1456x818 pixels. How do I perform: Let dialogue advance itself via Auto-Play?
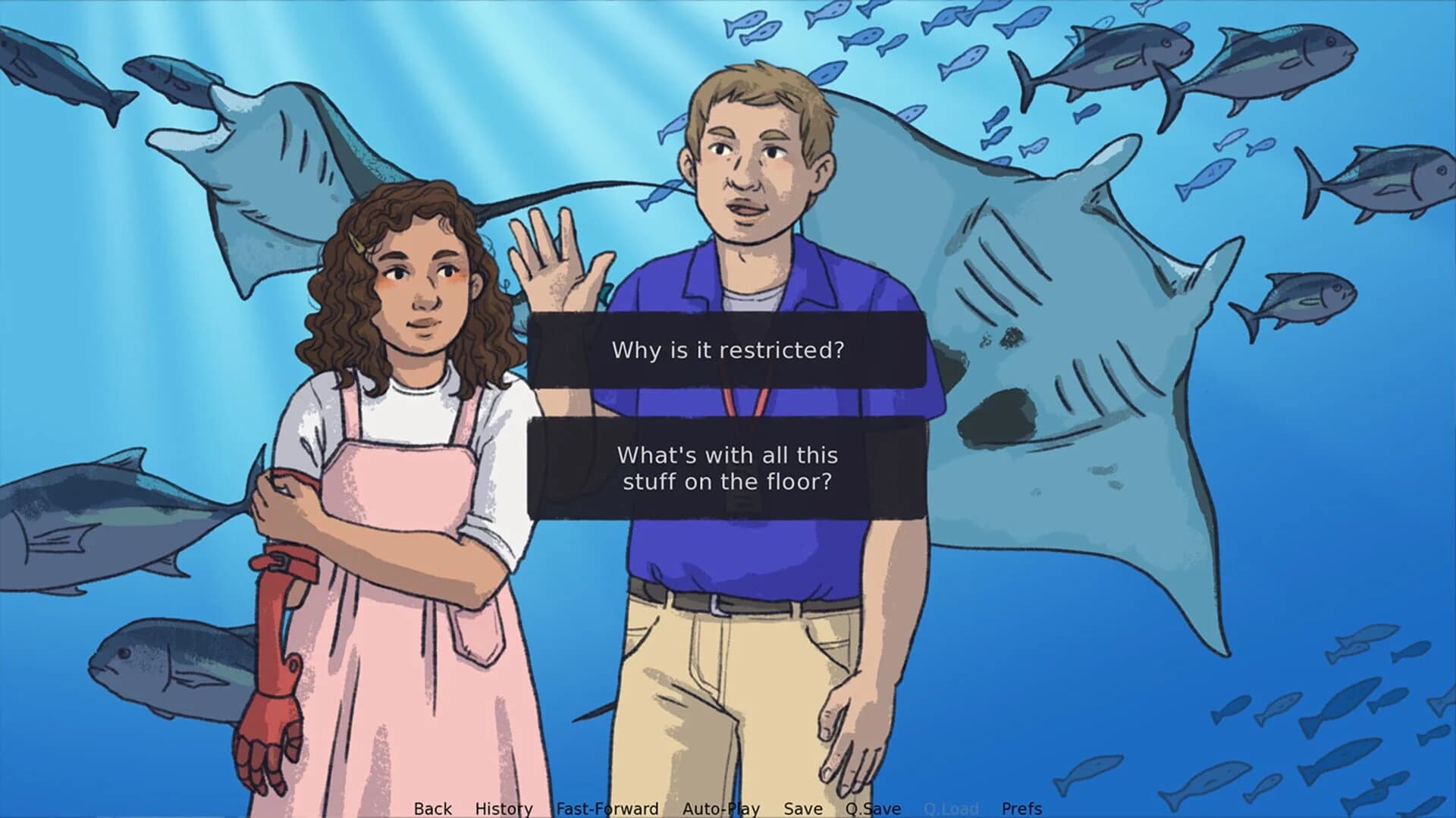click(x=720, y=809)
